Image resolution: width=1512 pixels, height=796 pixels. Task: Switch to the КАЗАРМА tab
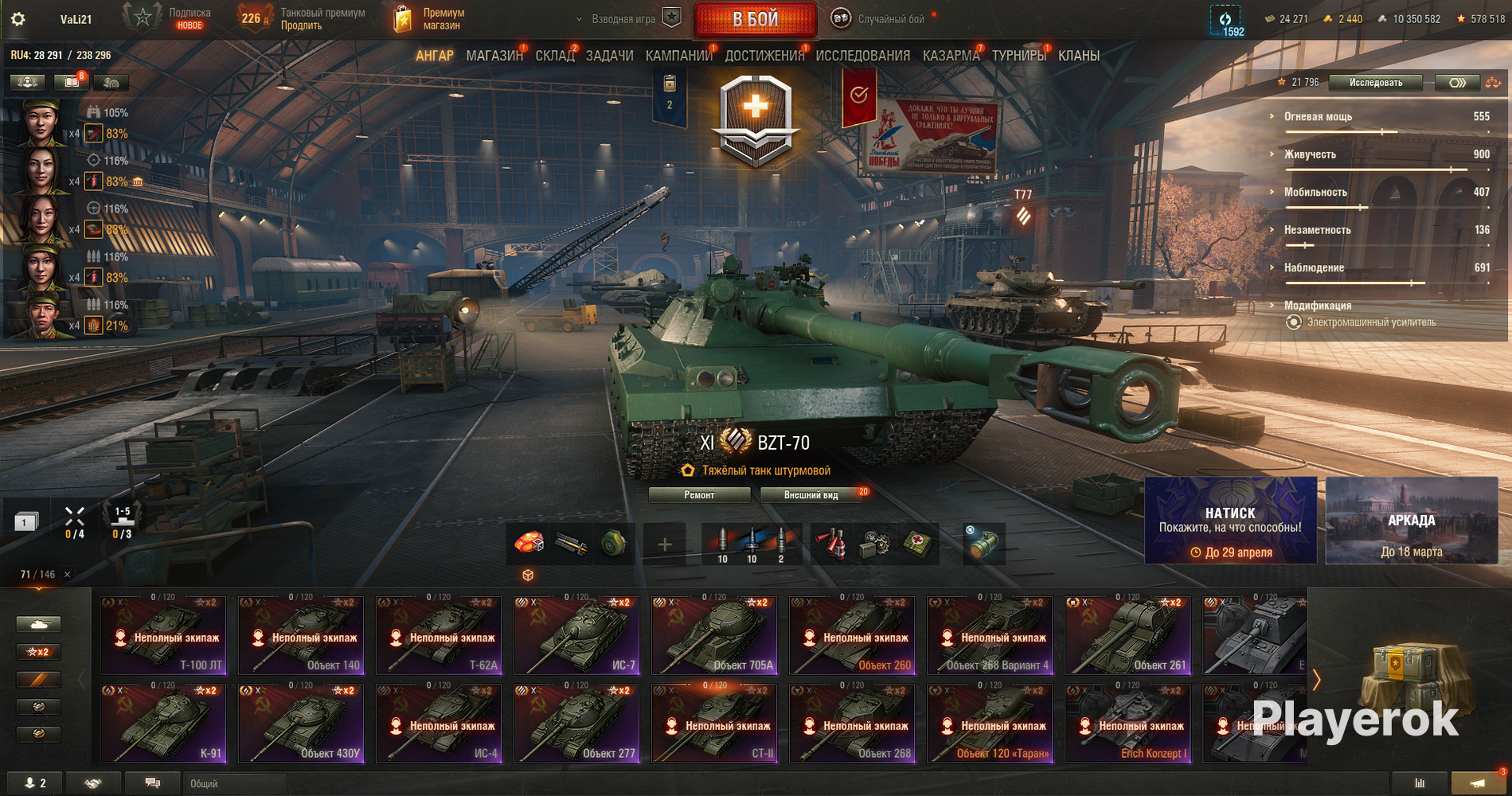coord(951,56)
